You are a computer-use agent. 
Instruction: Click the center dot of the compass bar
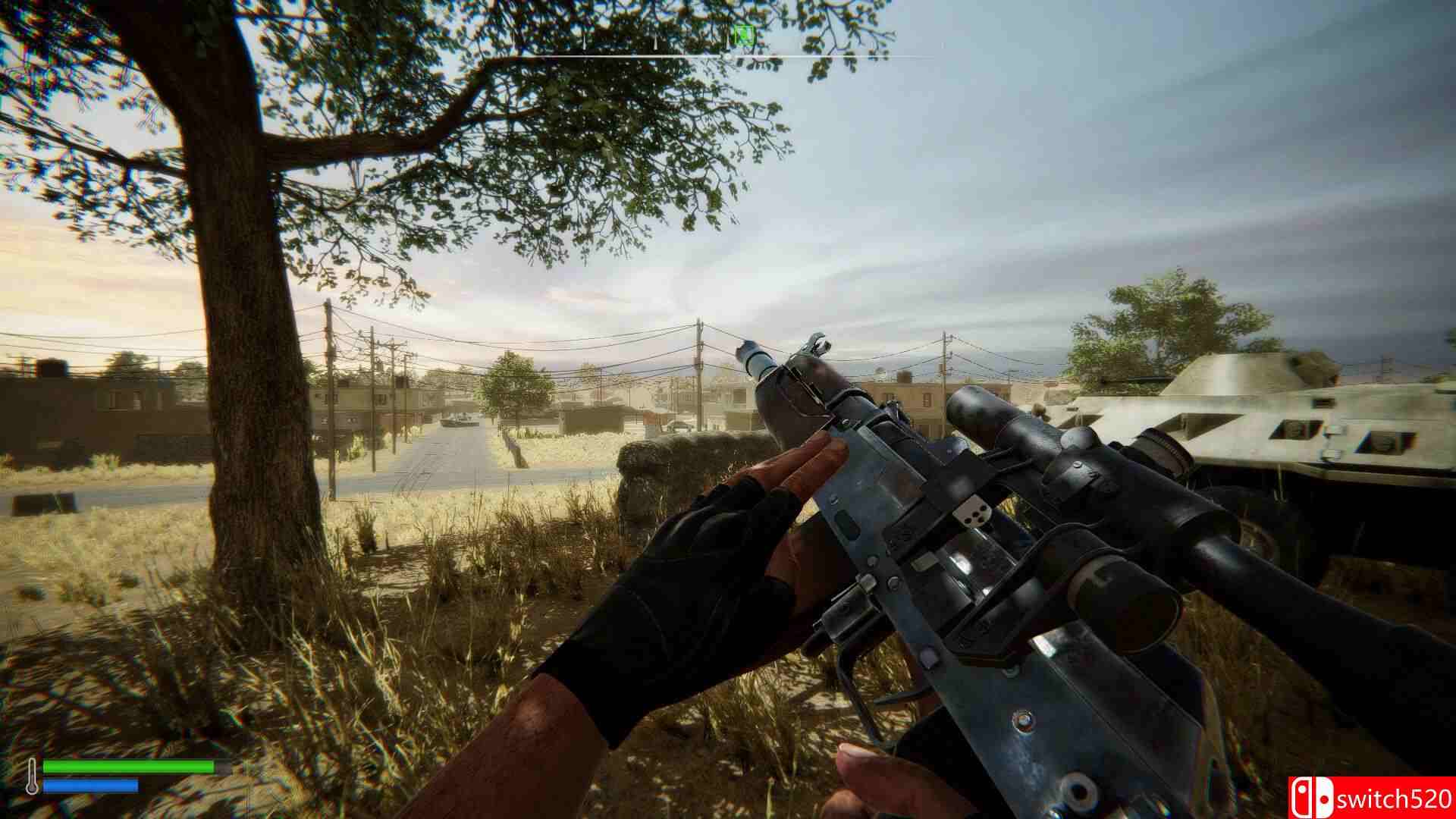coord(727,55)
